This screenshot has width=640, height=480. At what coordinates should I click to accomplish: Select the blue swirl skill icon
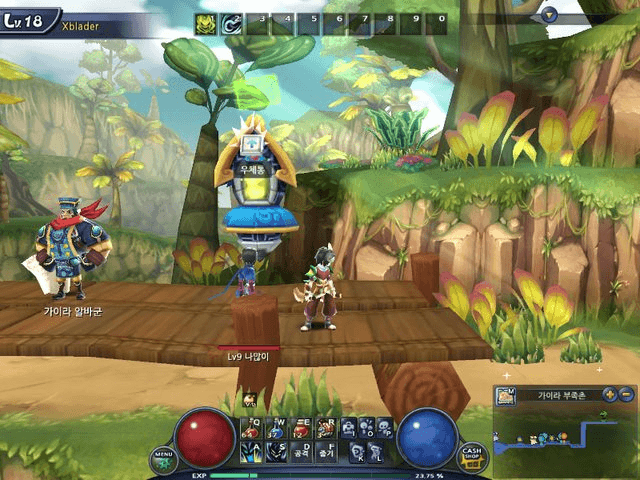point(232,22)
